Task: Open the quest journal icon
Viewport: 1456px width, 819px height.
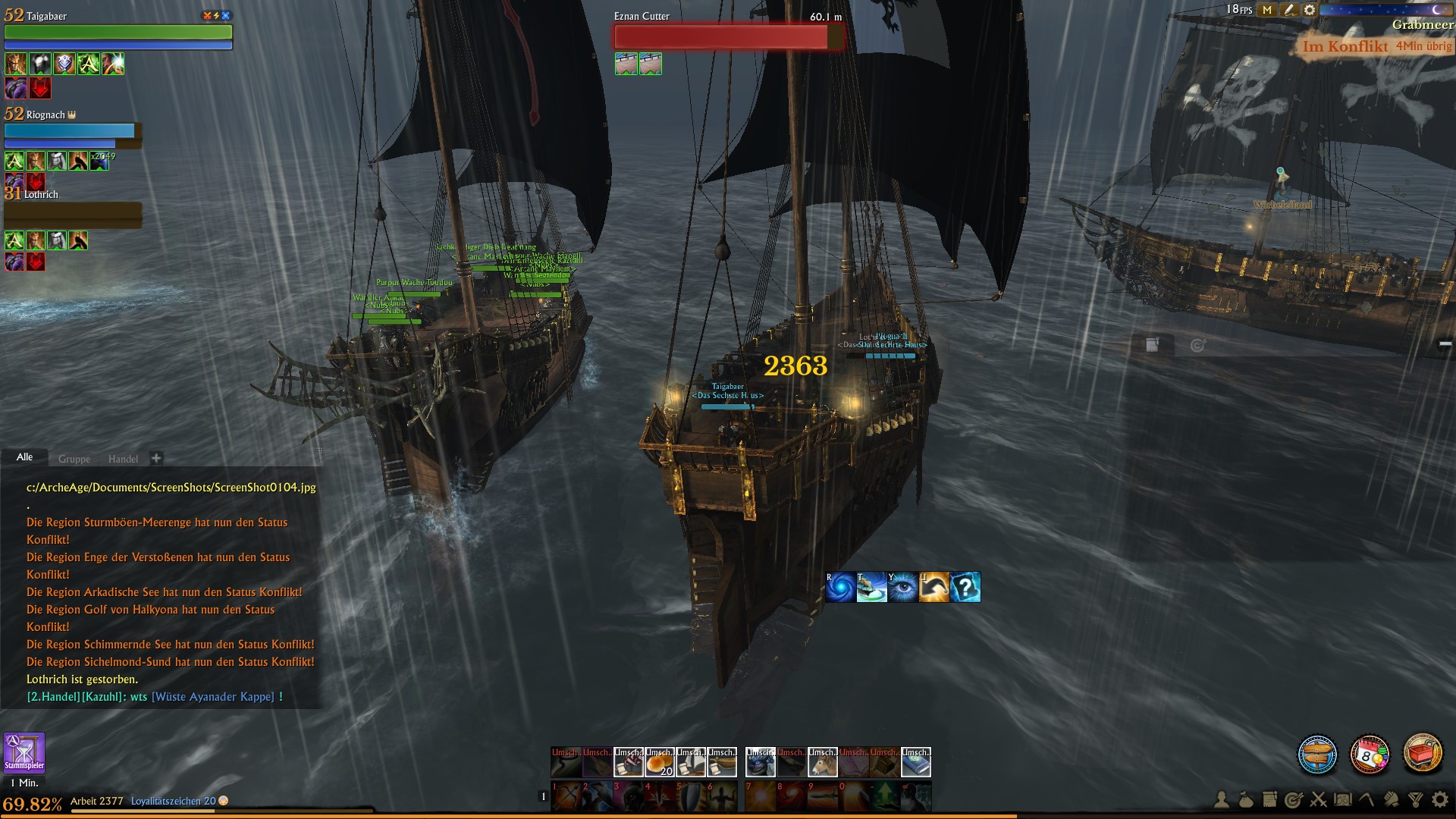Action: pyautogui.click(x=1269, y=800)
